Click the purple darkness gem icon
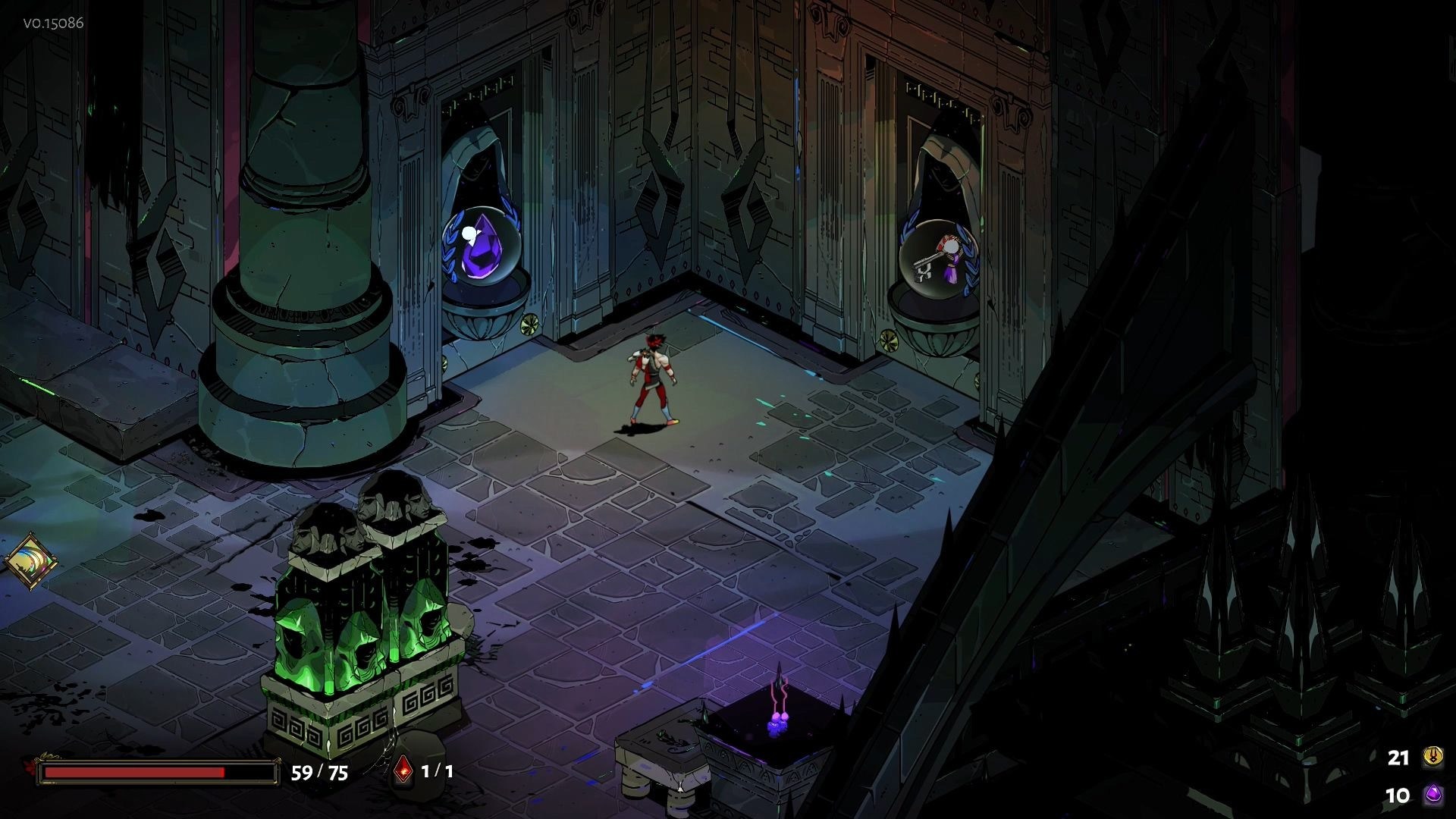The height and width of the screenshot is (819, 1456). coord(1433,795)
